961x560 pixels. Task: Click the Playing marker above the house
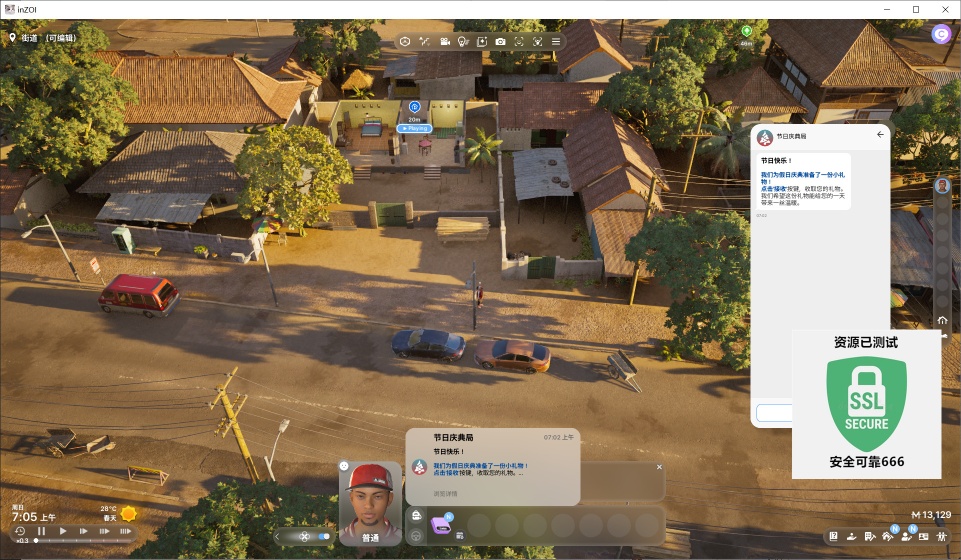[x=414, y=128]
